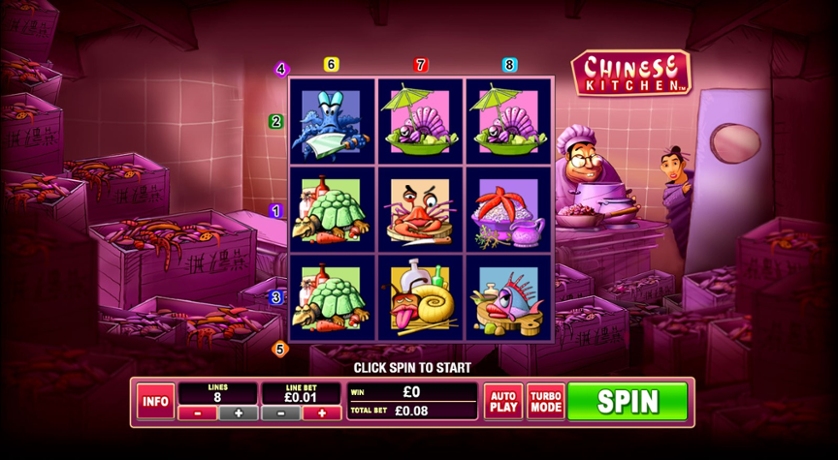The width and height of the screenshot is (838, 460).
Task: Select payline marker number 8
Action: point(510,65)
